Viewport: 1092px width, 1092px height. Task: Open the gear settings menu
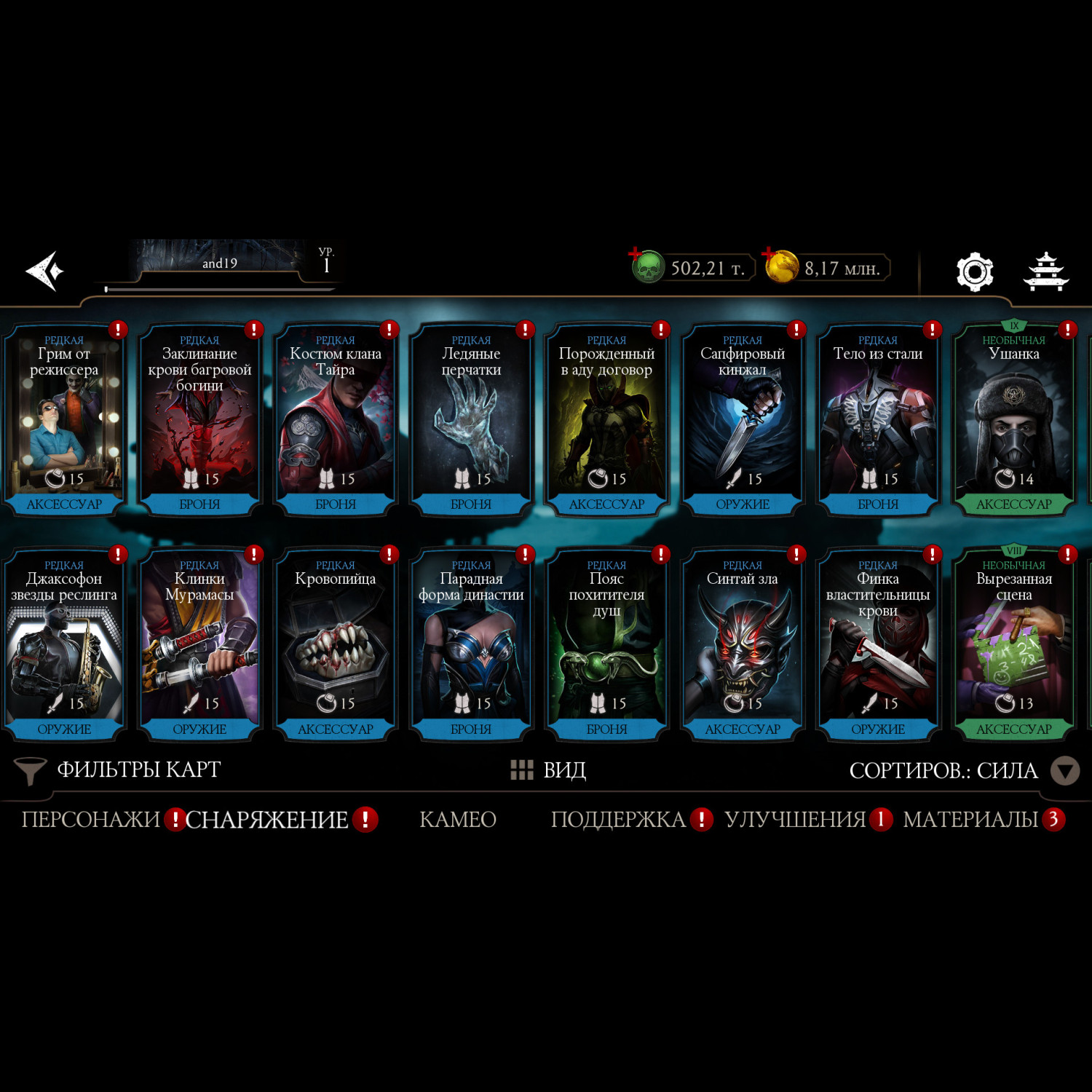(974, 272)
